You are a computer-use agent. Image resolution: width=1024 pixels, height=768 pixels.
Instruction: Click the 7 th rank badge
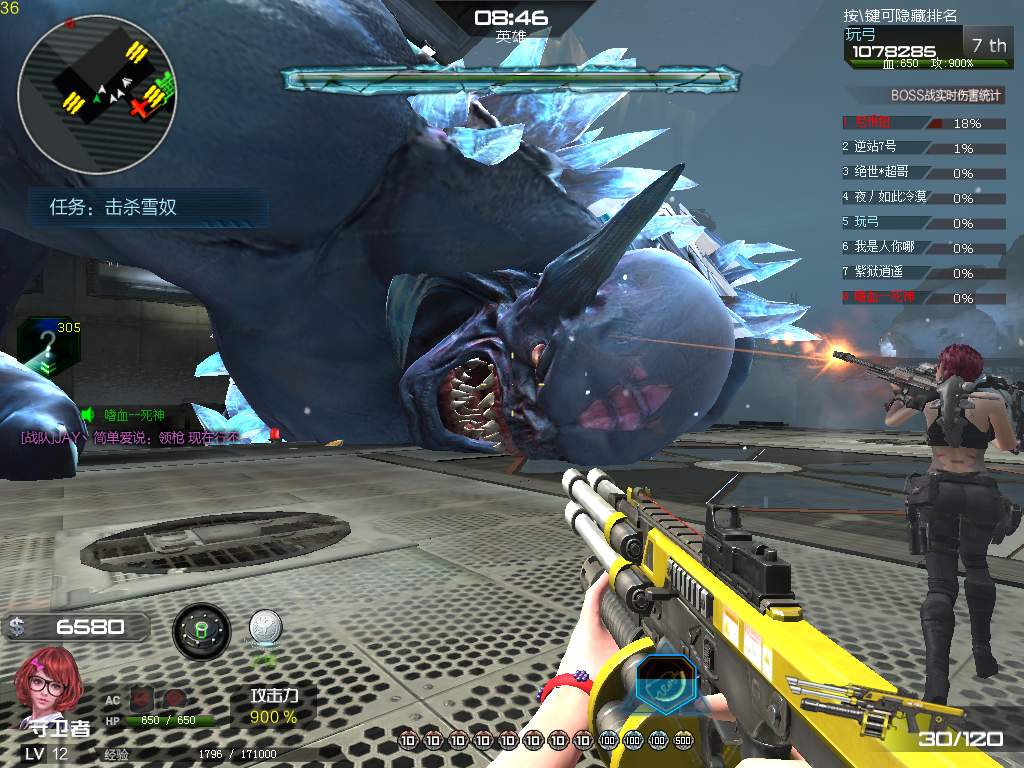[x=989, y=45]
